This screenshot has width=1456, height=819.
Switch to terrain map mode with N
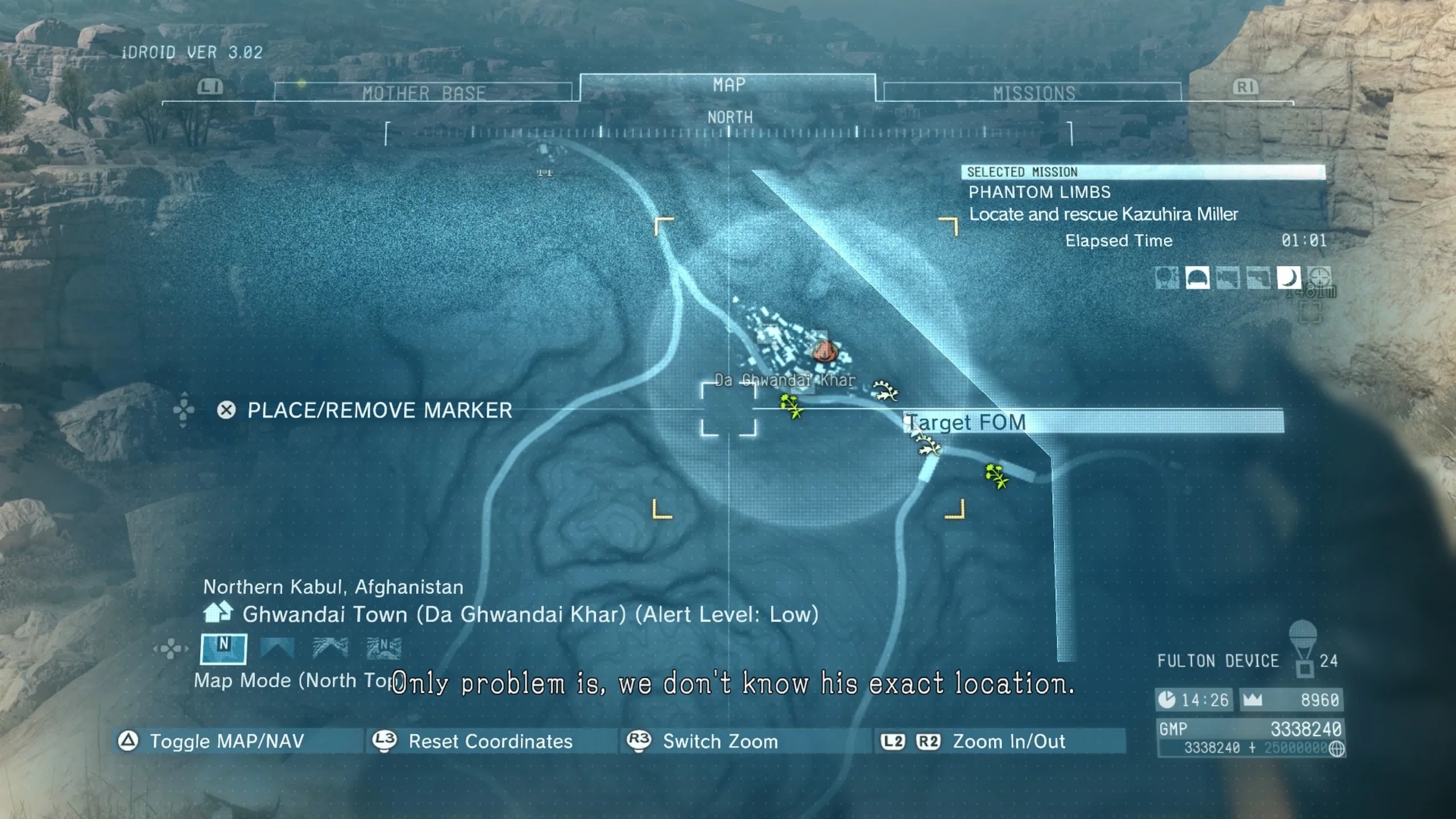(x=384, y=648)
